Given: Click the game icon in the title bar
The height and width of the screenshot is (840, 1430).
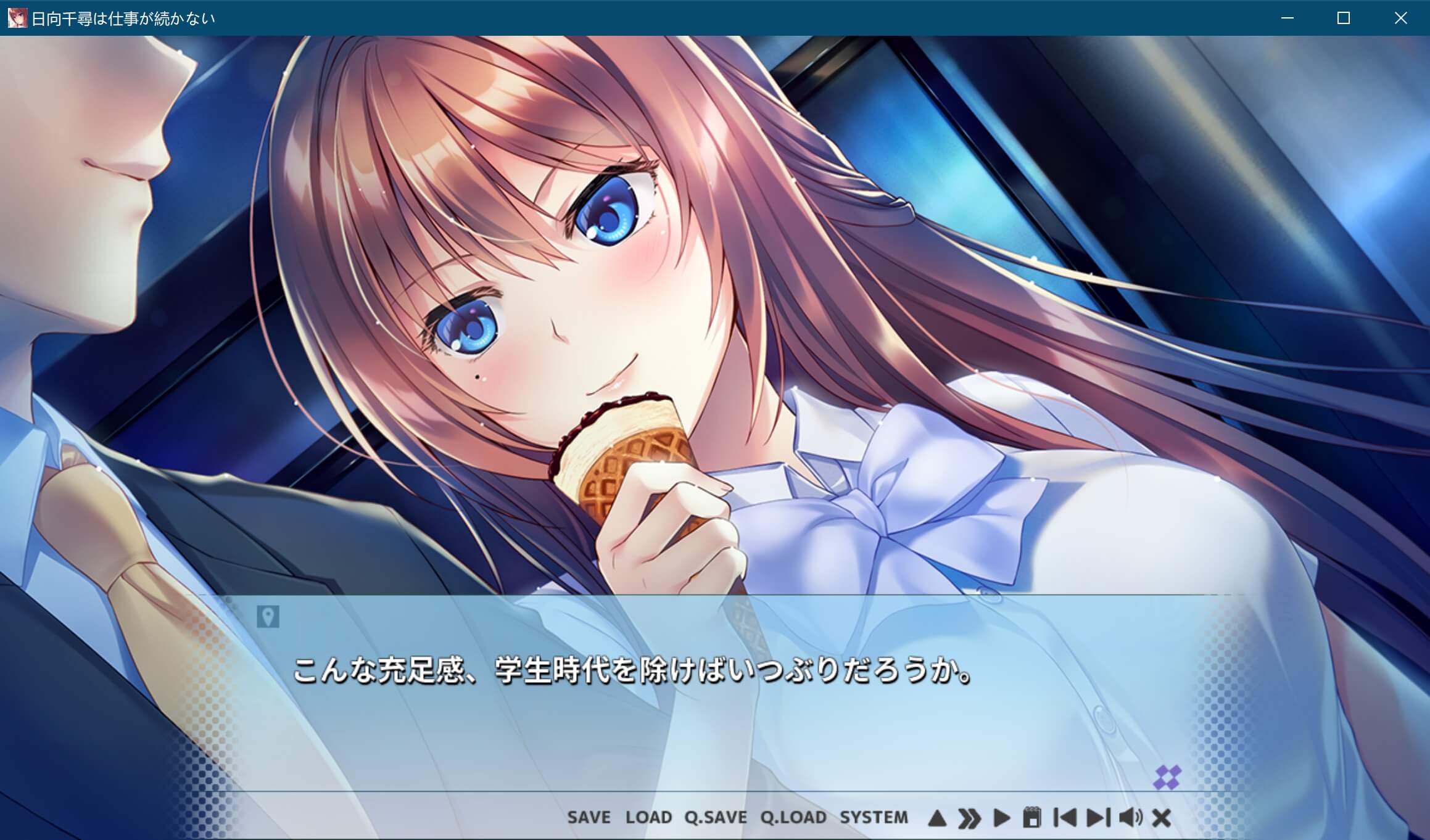Looking at the screenshot, I should (x=17, y=18).
